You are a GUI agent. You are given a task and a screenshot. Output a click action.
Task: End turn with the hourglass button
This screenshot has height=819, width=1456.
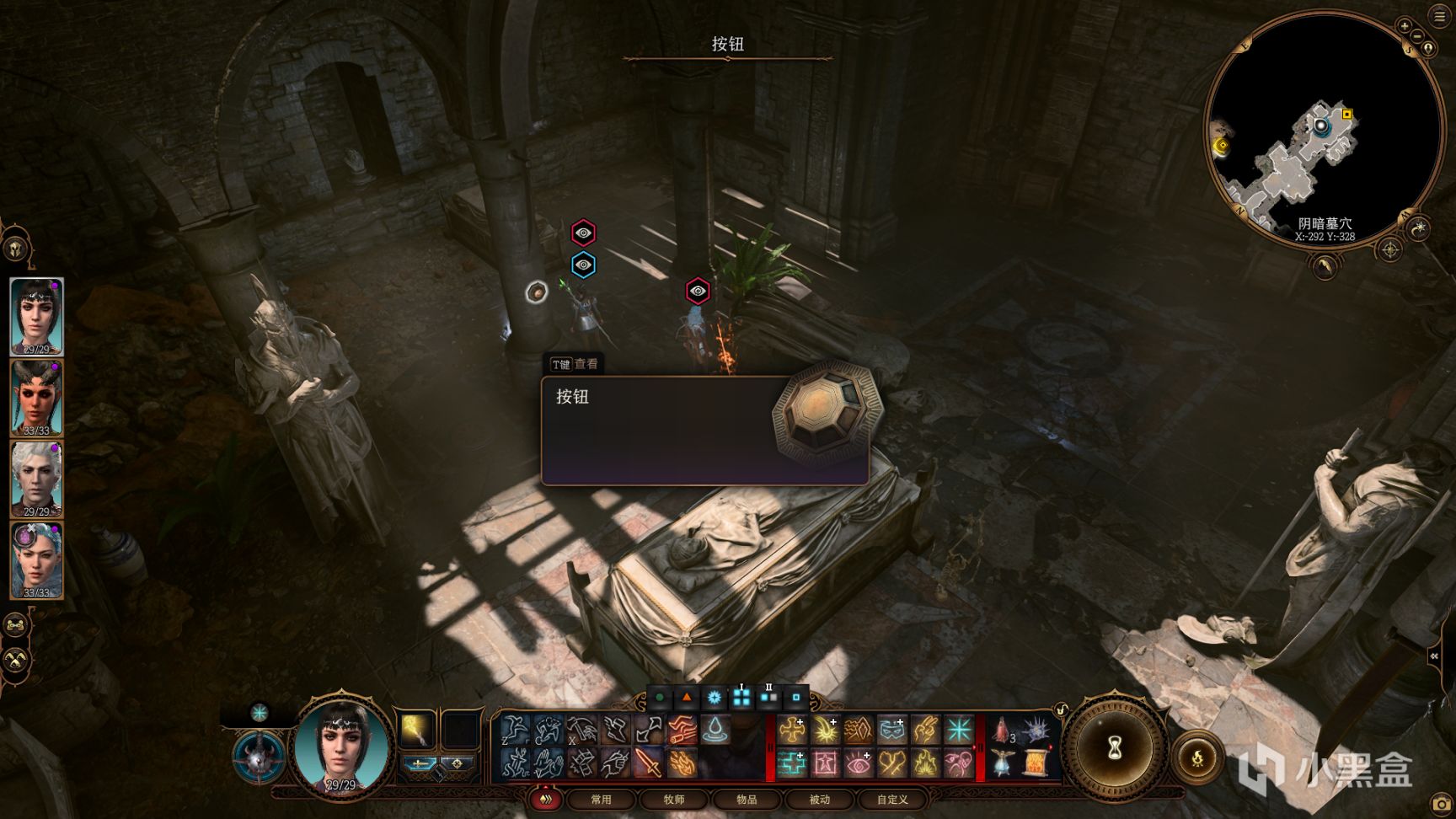click(x=1115, y=747)
